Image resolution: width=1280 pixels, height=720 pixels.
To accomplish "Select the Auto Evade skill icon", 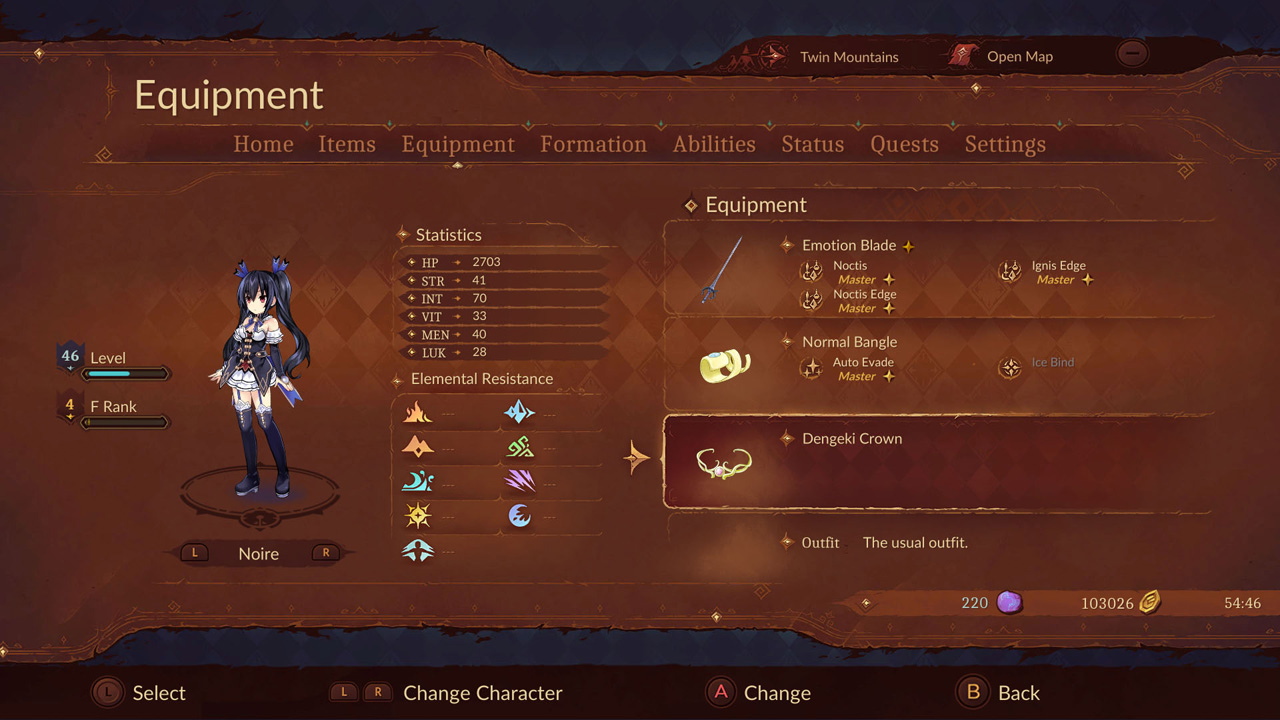I will [812, 369].
